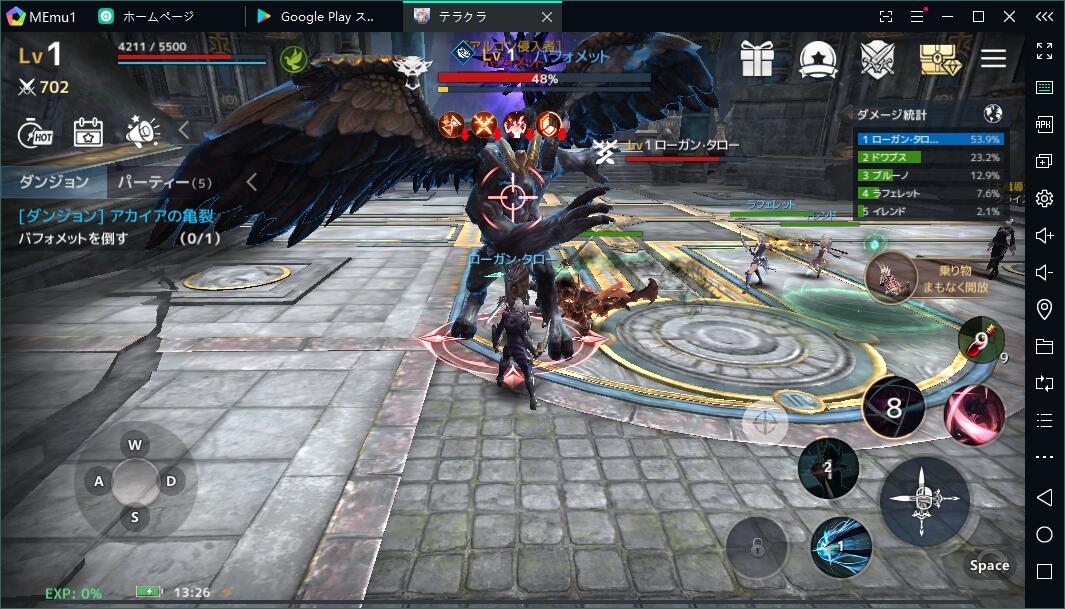Viewport: 1065px width, 609px height.
Task: Open the hamburger main menu
Action: [x=993, y=59]
